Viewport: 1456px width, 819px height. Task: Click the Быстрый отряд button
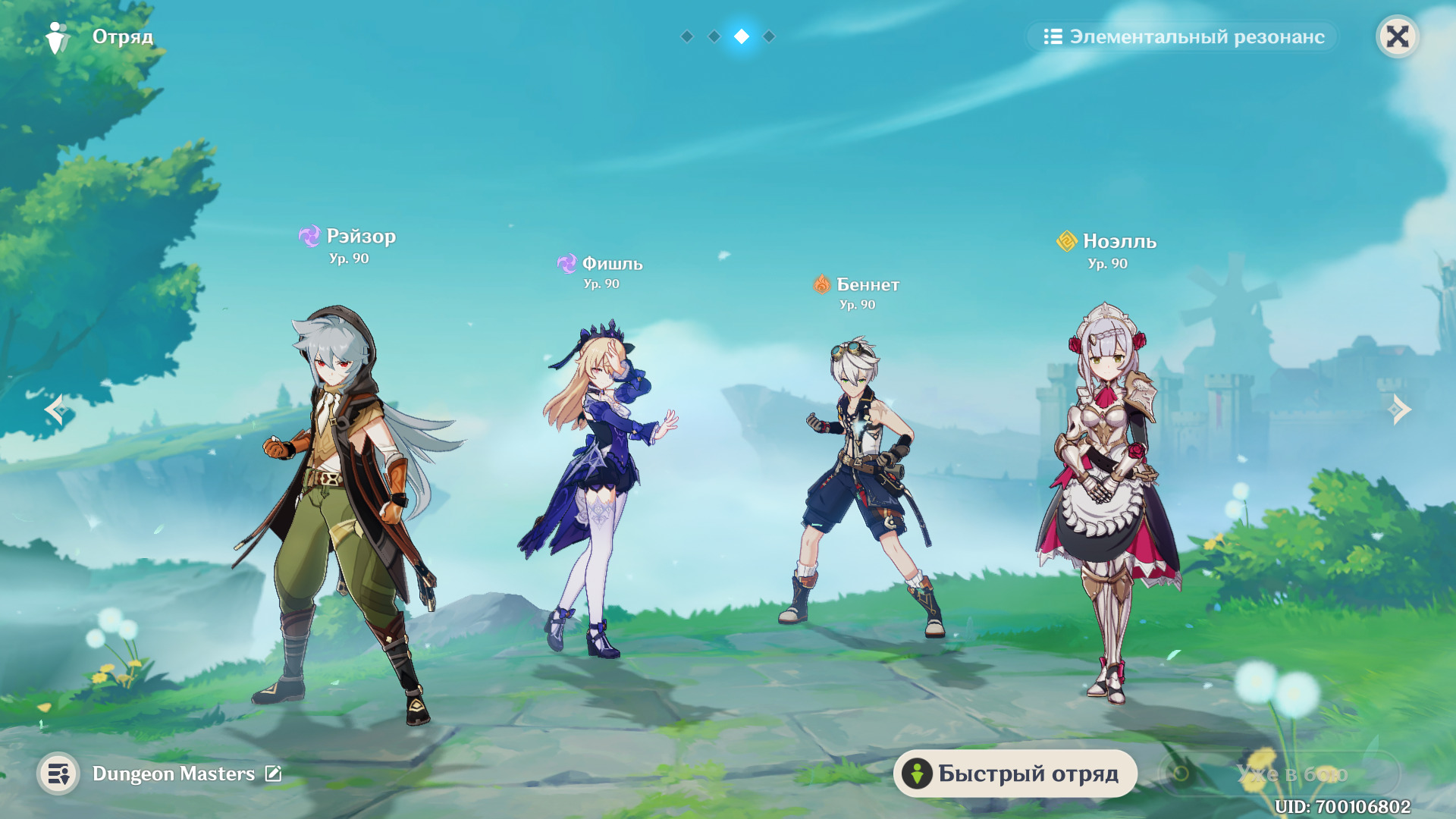pyautogui.click(x=1015, y=773)
